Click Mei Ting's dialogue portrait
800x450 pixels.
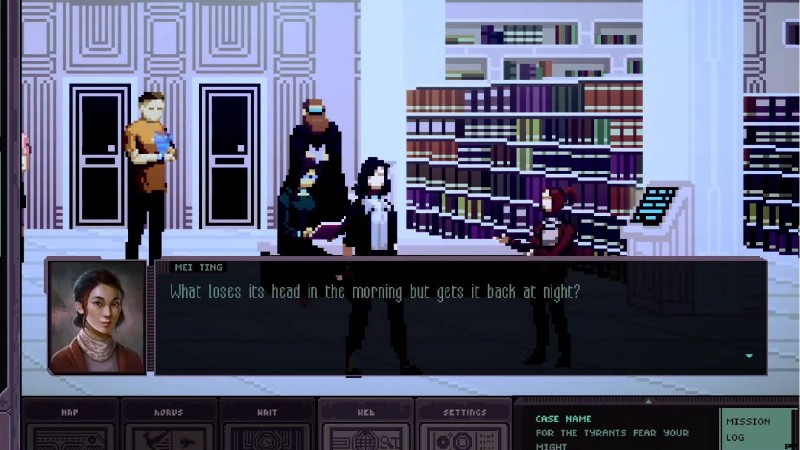pos(96,317)
